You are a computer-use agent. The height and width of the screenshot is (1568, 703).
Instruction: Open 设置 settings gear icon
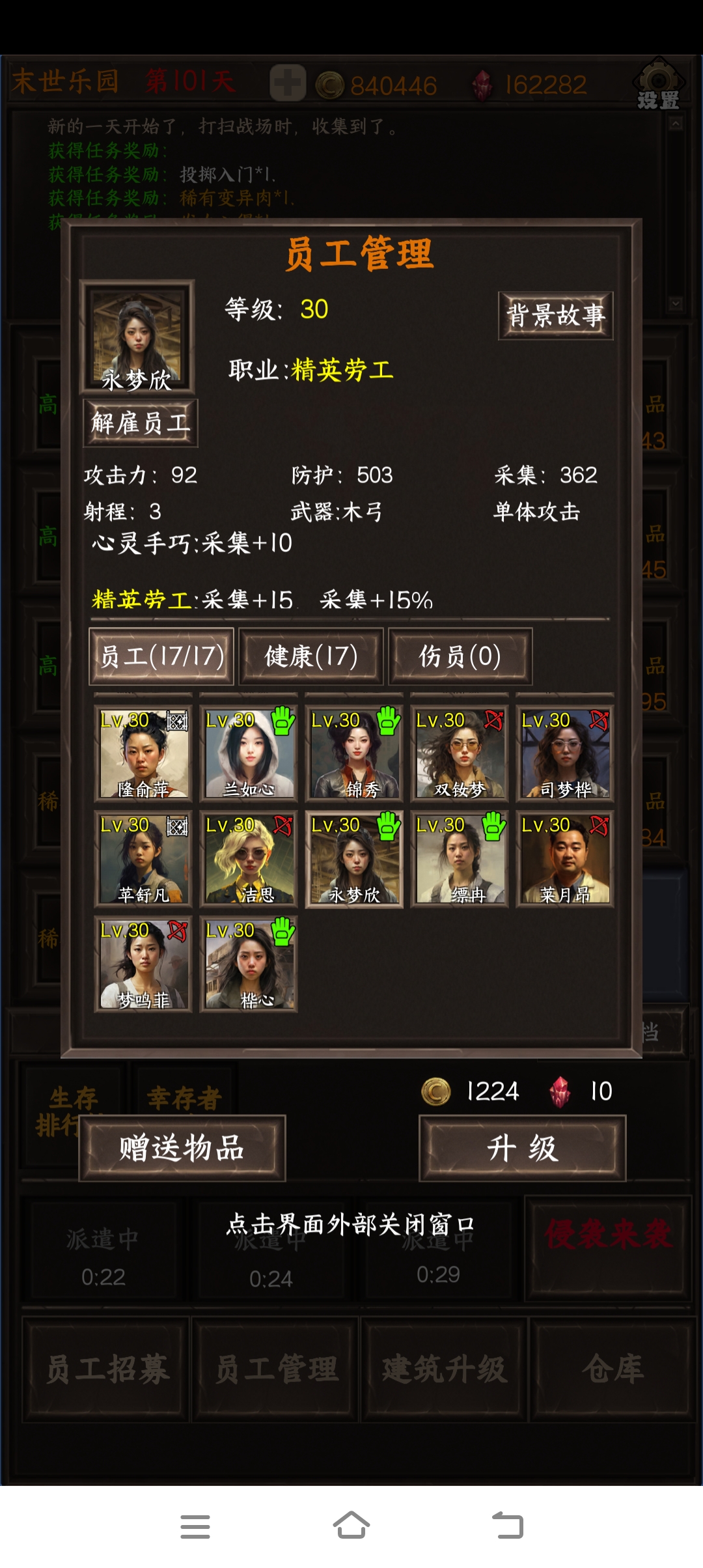(658, 85)
